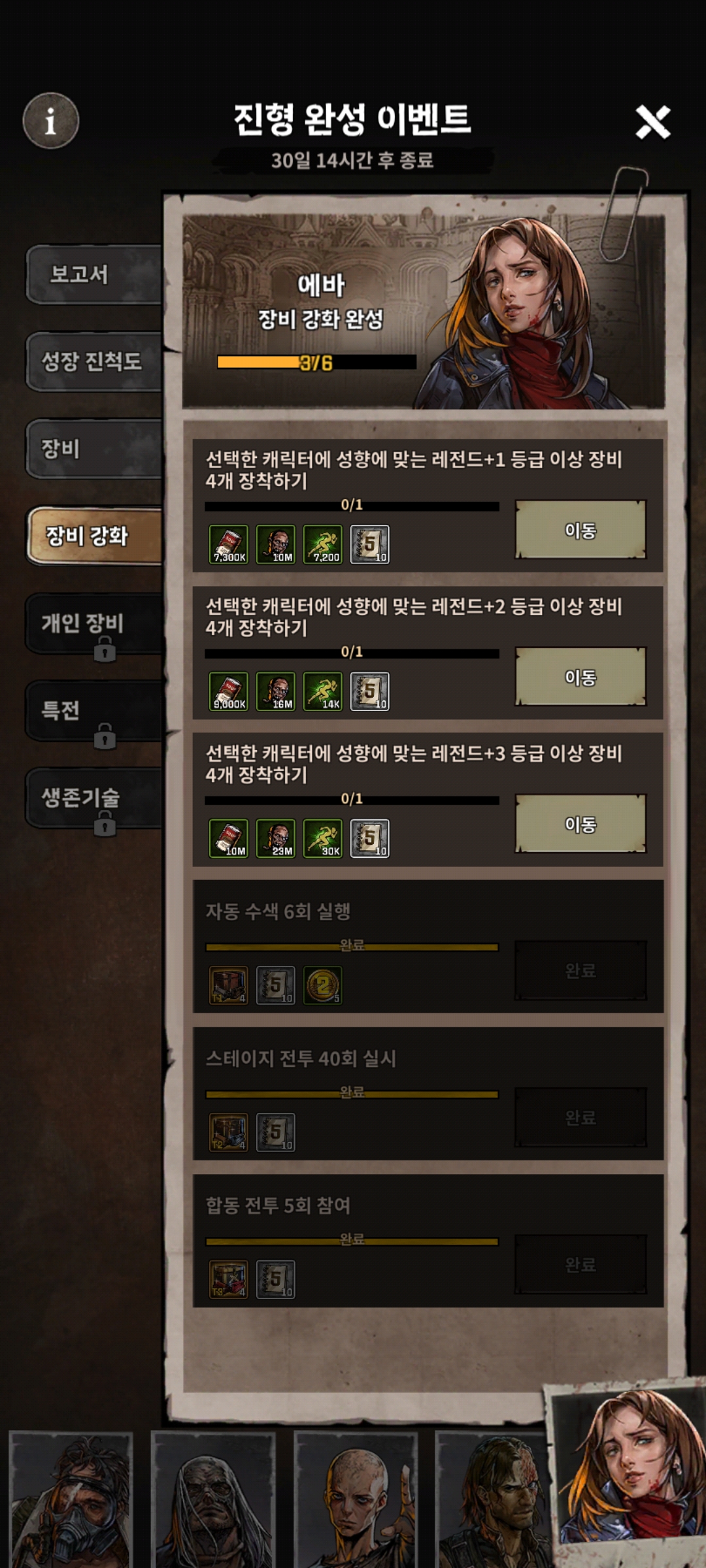Screen dimensions: 706x1568
Task: Inspect the 7,200 green runner reward
Action: pyautogui.click(x=323, y=544)
